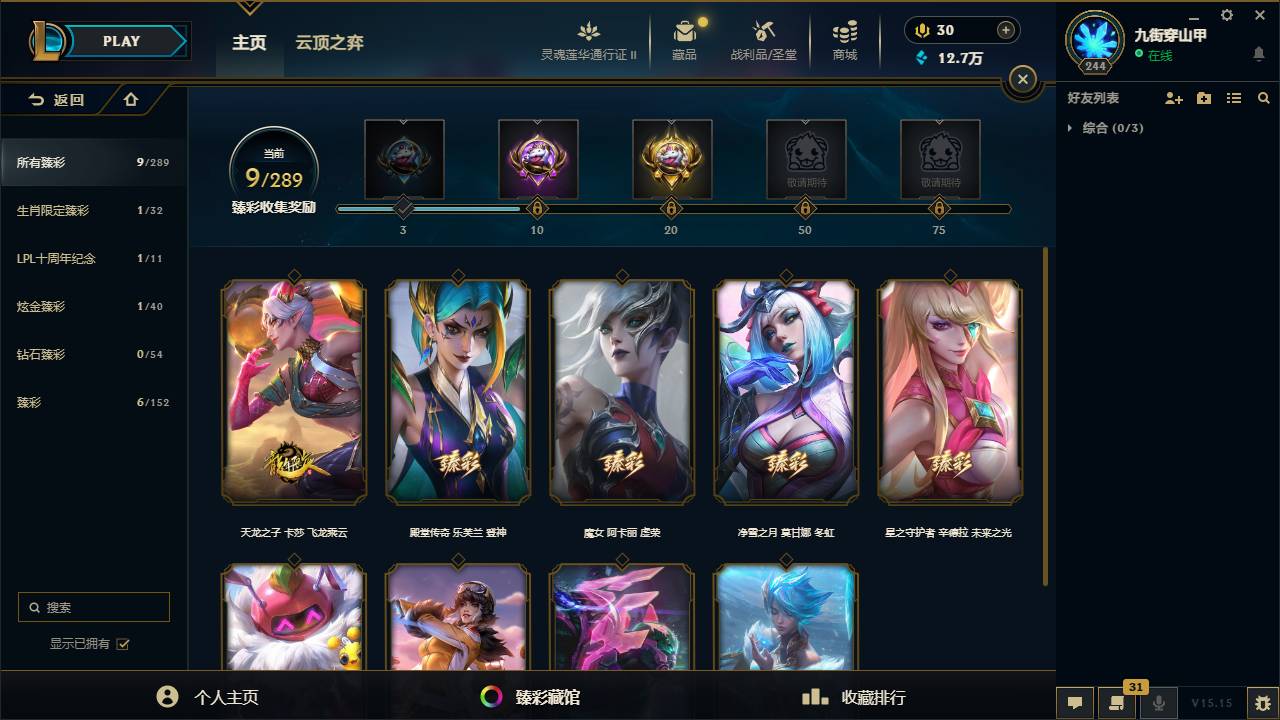Screen dimensions: 1280x720
Task: Click the PLAY button
Action: 120,41
